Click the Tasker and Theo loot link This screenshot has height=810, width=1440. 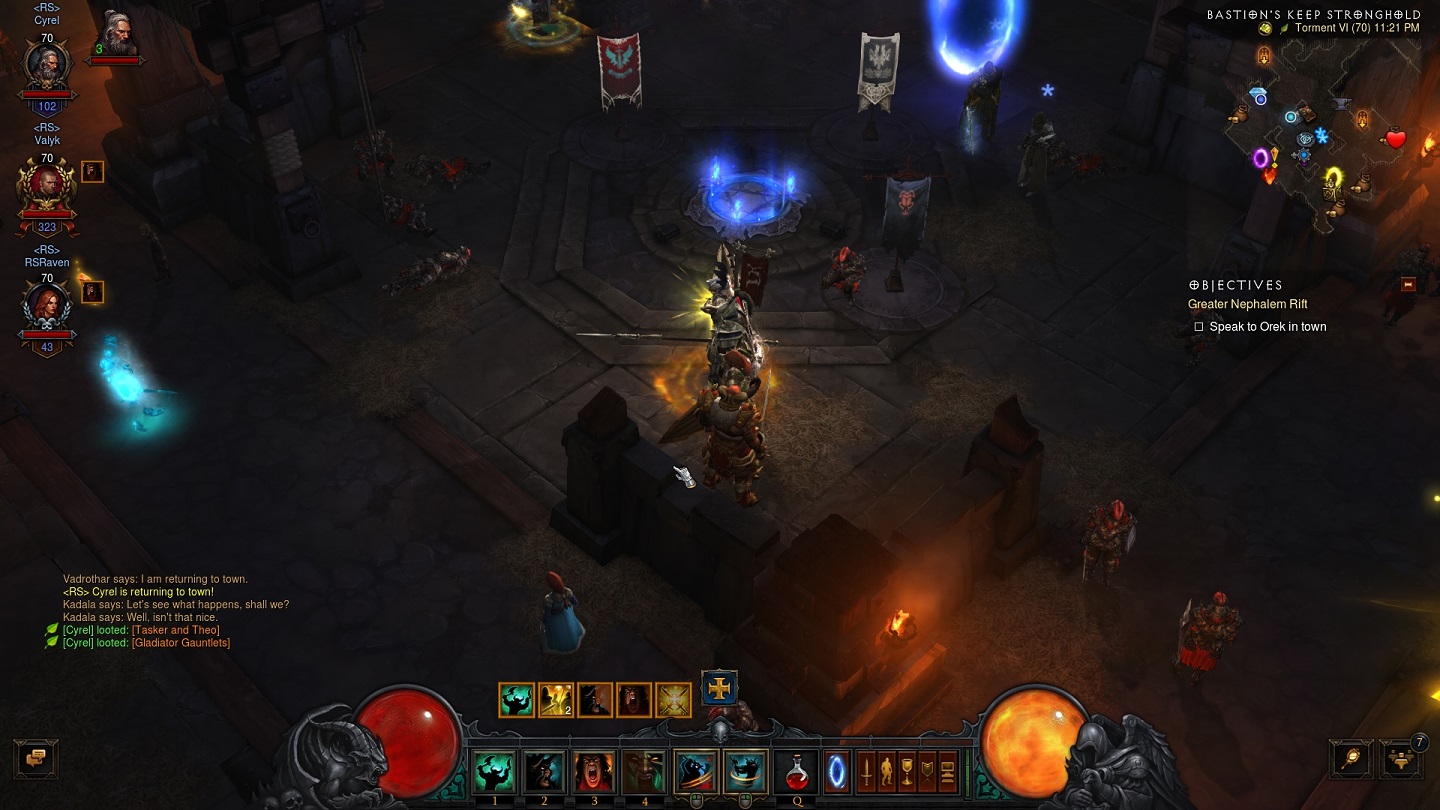[175, 630]
